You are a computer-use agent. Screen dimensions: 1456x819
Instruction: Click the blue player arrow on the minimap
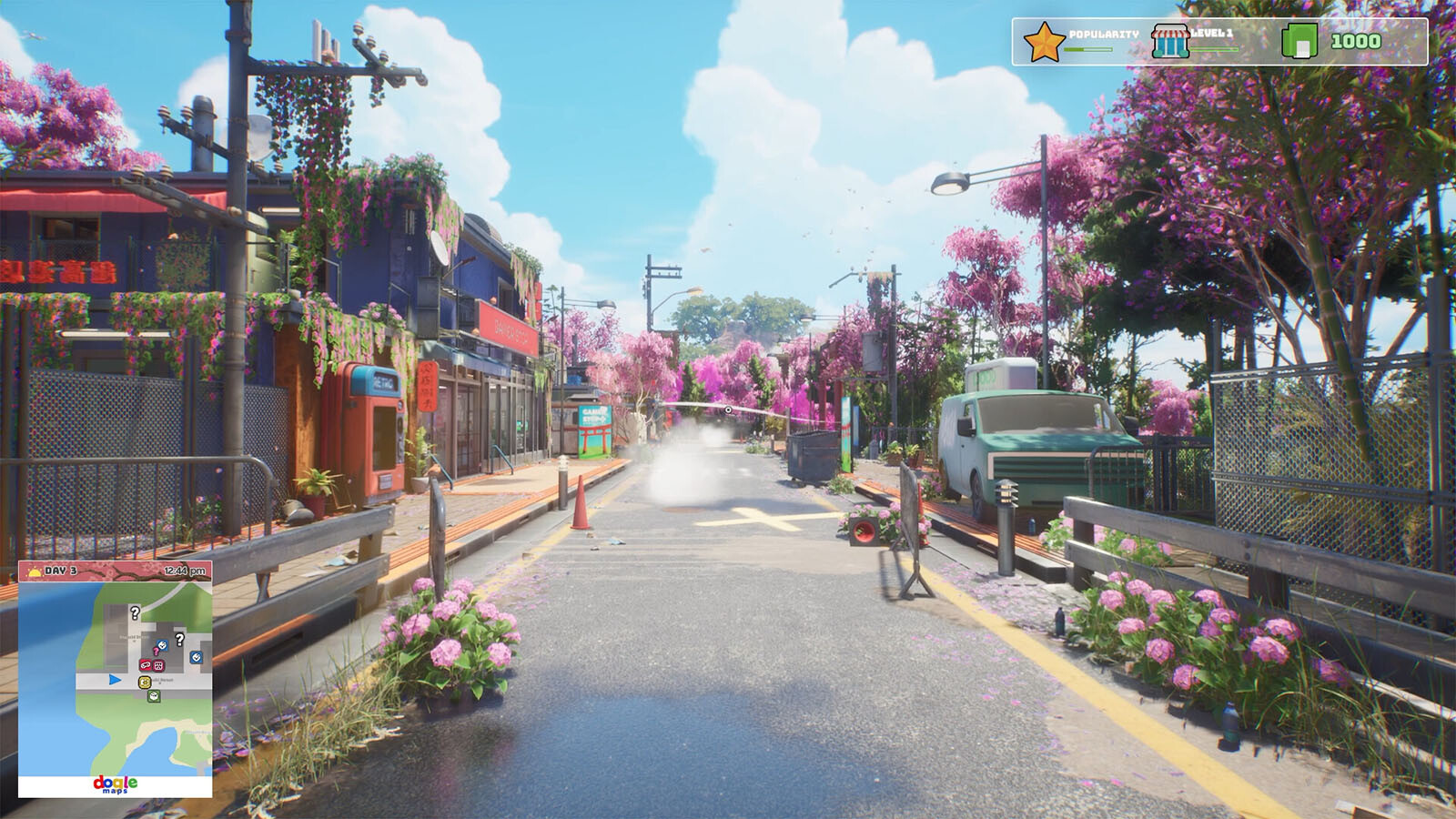coord(115,679)
